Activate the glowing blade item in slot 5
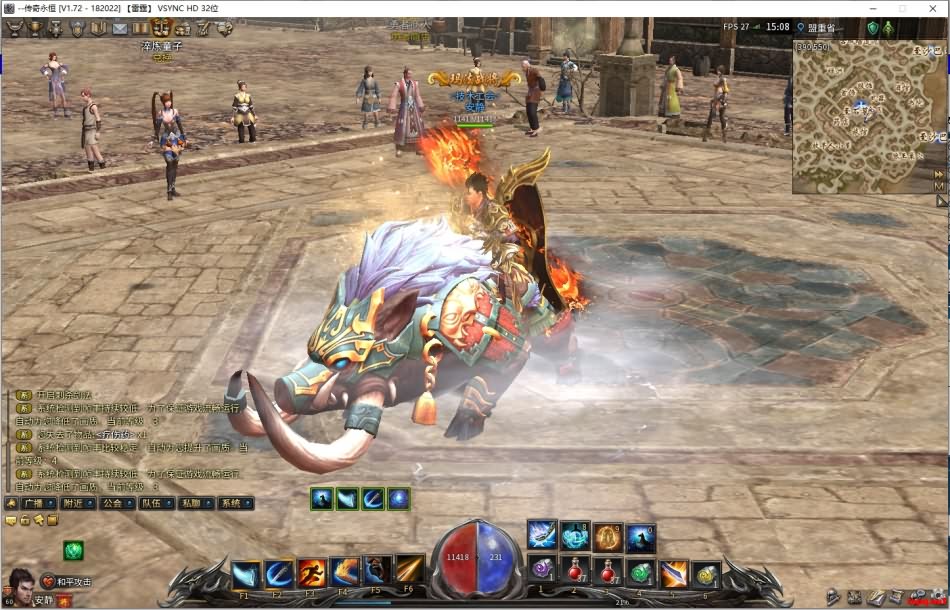Viewport: 950px width, 610px height. tap(674, 574)
